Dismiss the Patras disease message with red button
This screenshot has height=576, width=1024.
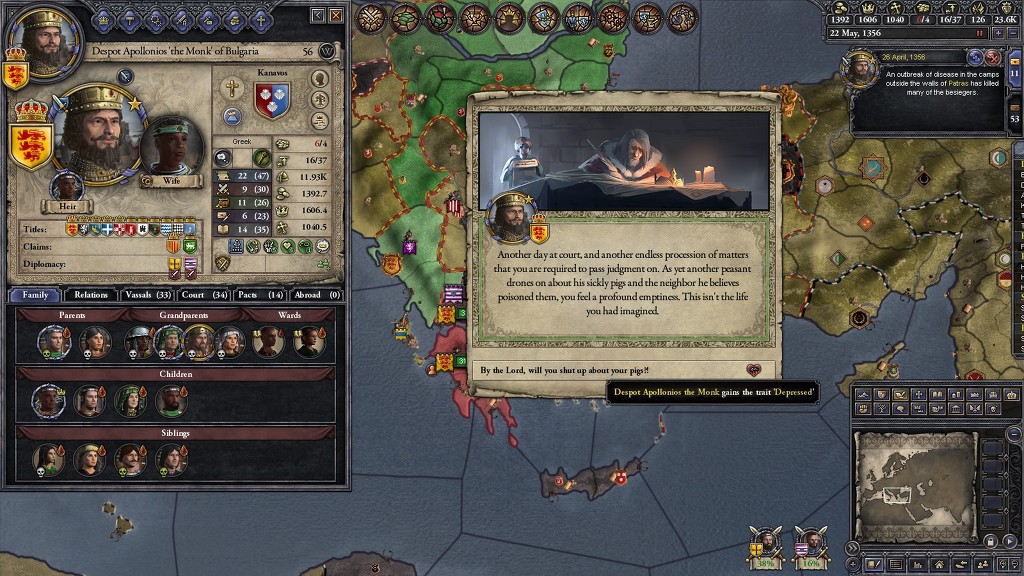tap(993, 57)
